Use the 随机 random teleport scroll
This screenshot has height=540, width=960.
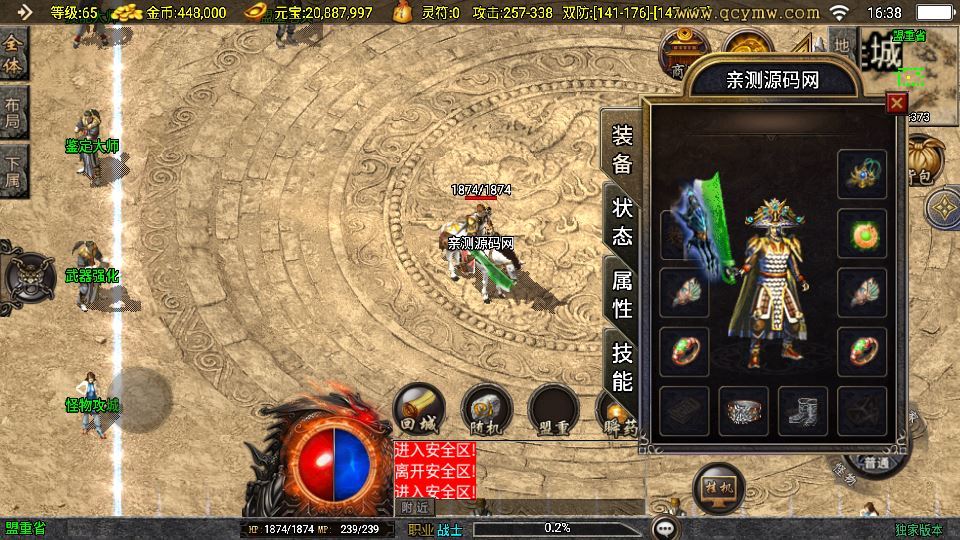pos(486,410)
